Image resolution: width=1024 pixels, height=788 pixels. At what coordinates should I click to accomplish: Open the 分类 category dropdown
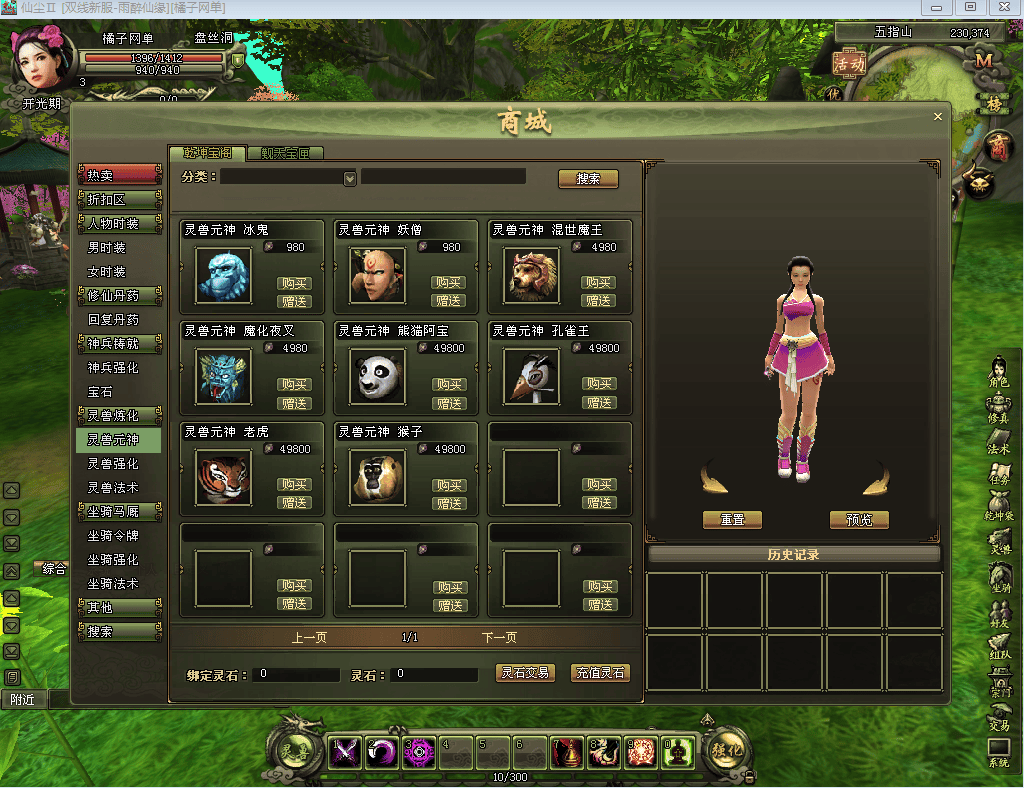(x=350, y=179)
